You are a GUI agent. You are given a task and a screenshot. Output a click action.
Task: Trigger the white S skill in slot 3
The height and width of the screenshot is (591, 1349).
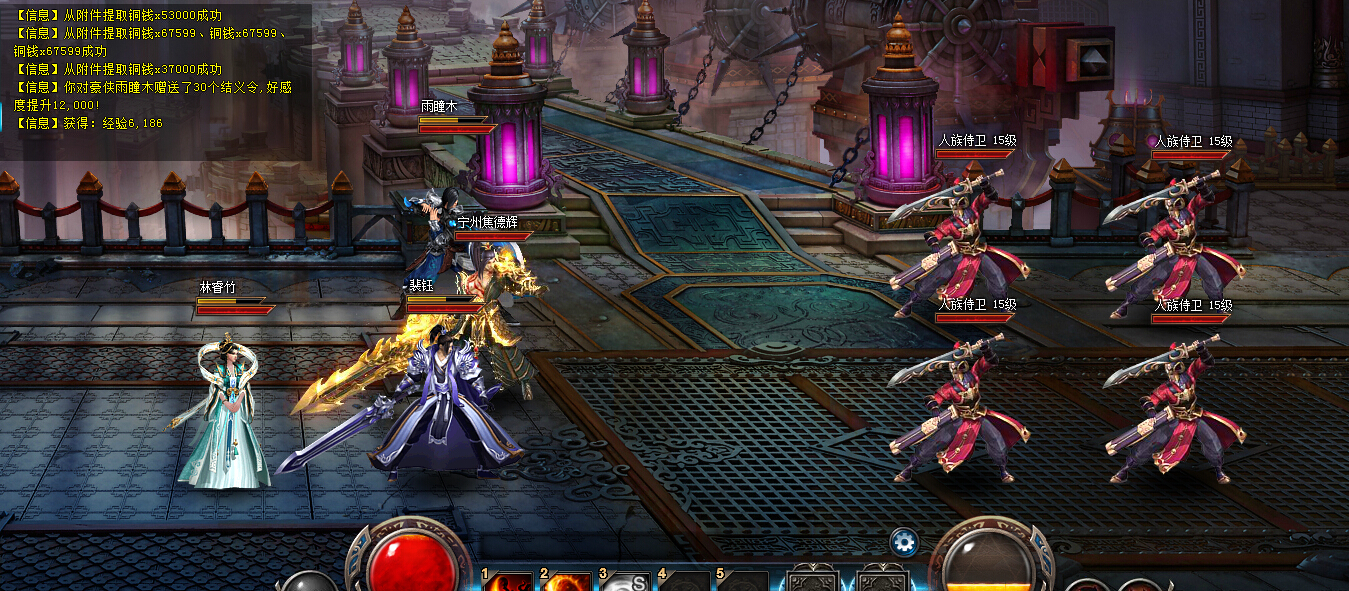pos(627,582)
